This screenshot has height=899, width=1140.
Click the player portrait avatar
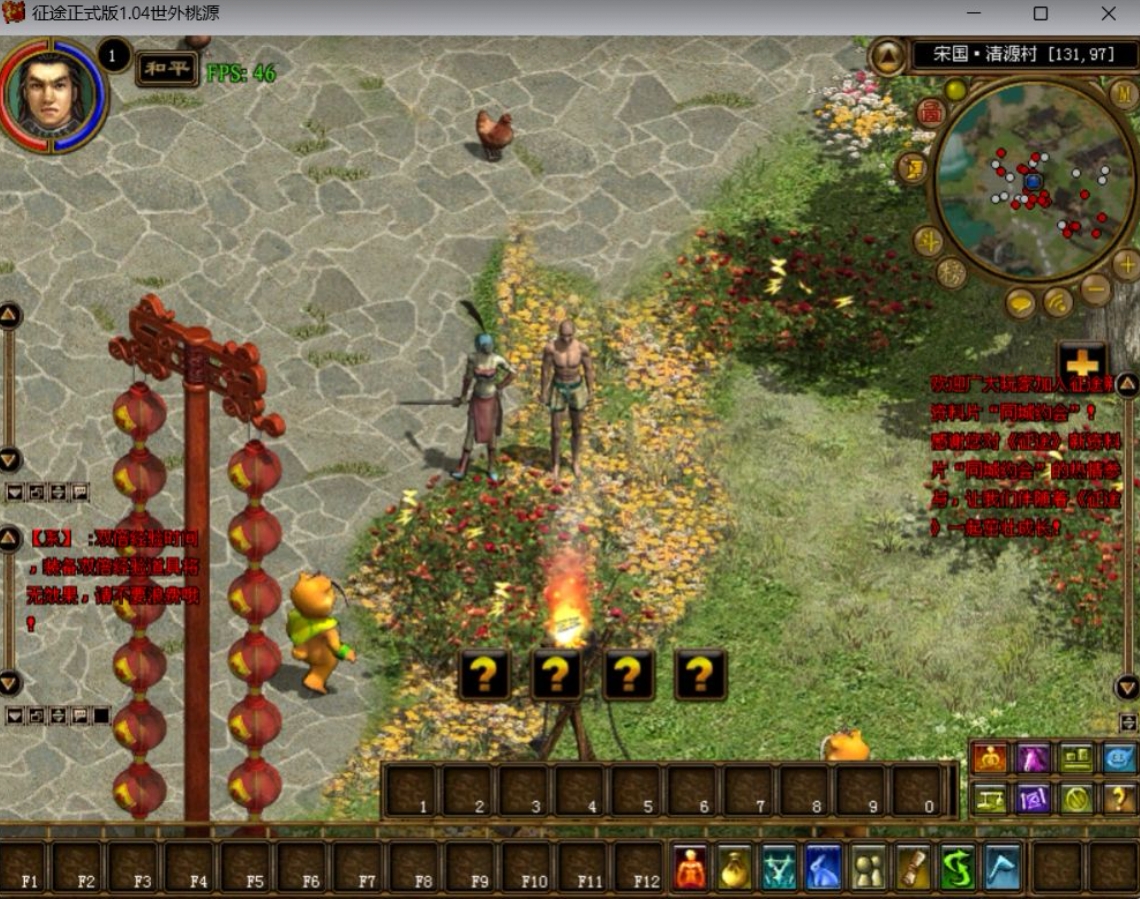coord(53,93)
